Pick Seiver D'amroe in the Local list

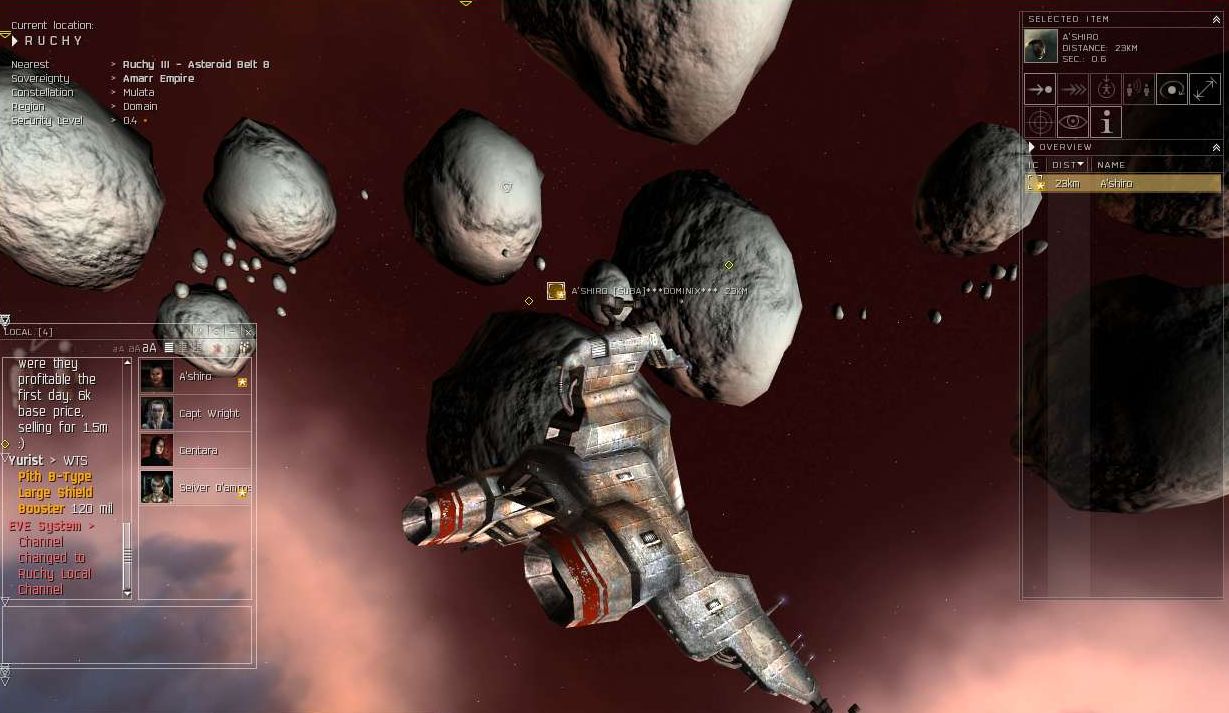coord(195,488)
